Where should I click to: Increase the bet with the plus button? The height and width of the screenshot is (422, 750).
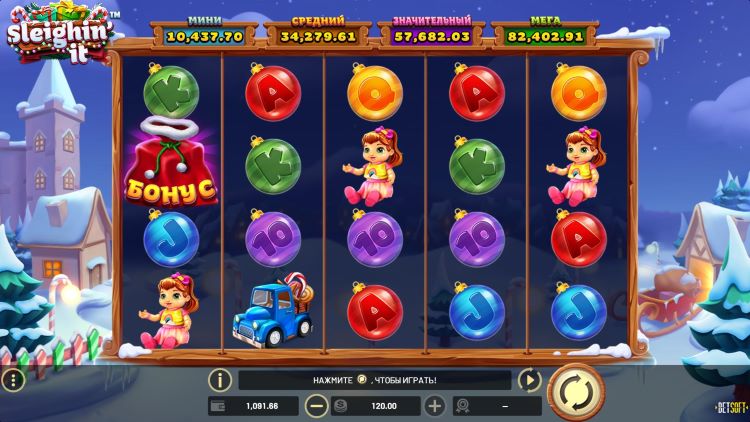pyautogui.click(x=434, y=406)
